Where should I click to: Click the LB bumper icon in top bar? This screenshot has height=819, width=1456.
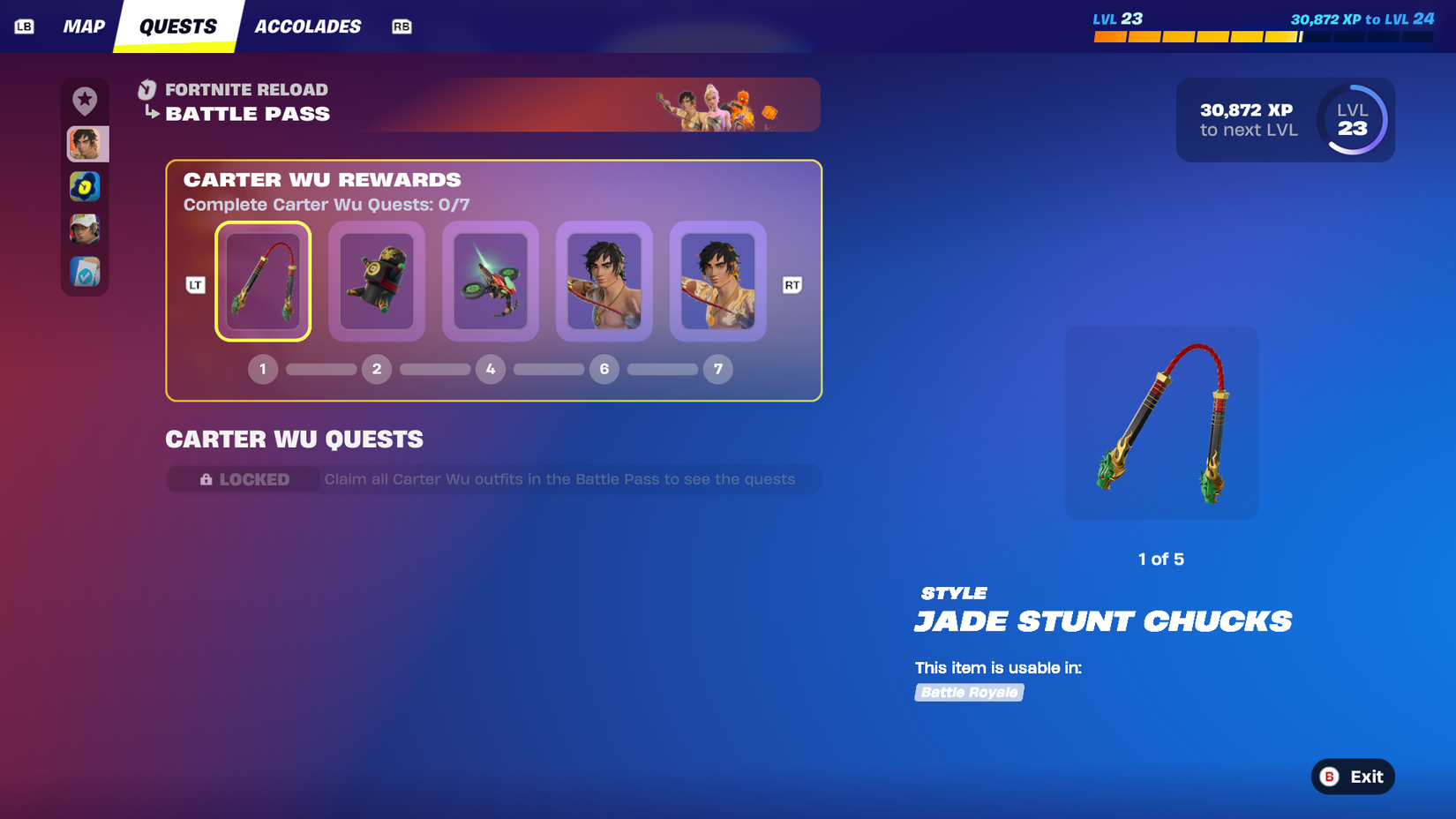coord(25,26)
